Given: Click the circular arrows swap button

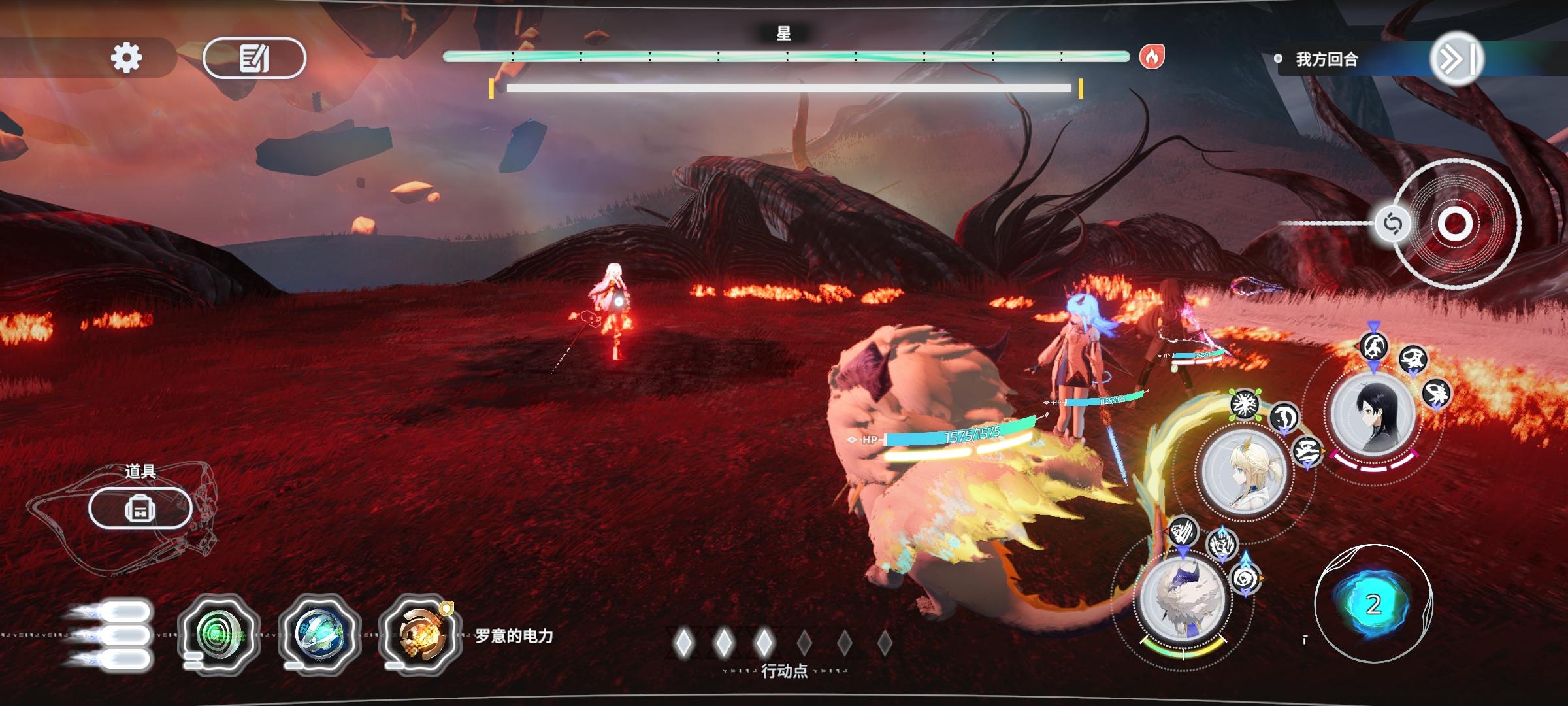Looking at the screenshot, I should pyautogui.click(x=1392, y=224).
